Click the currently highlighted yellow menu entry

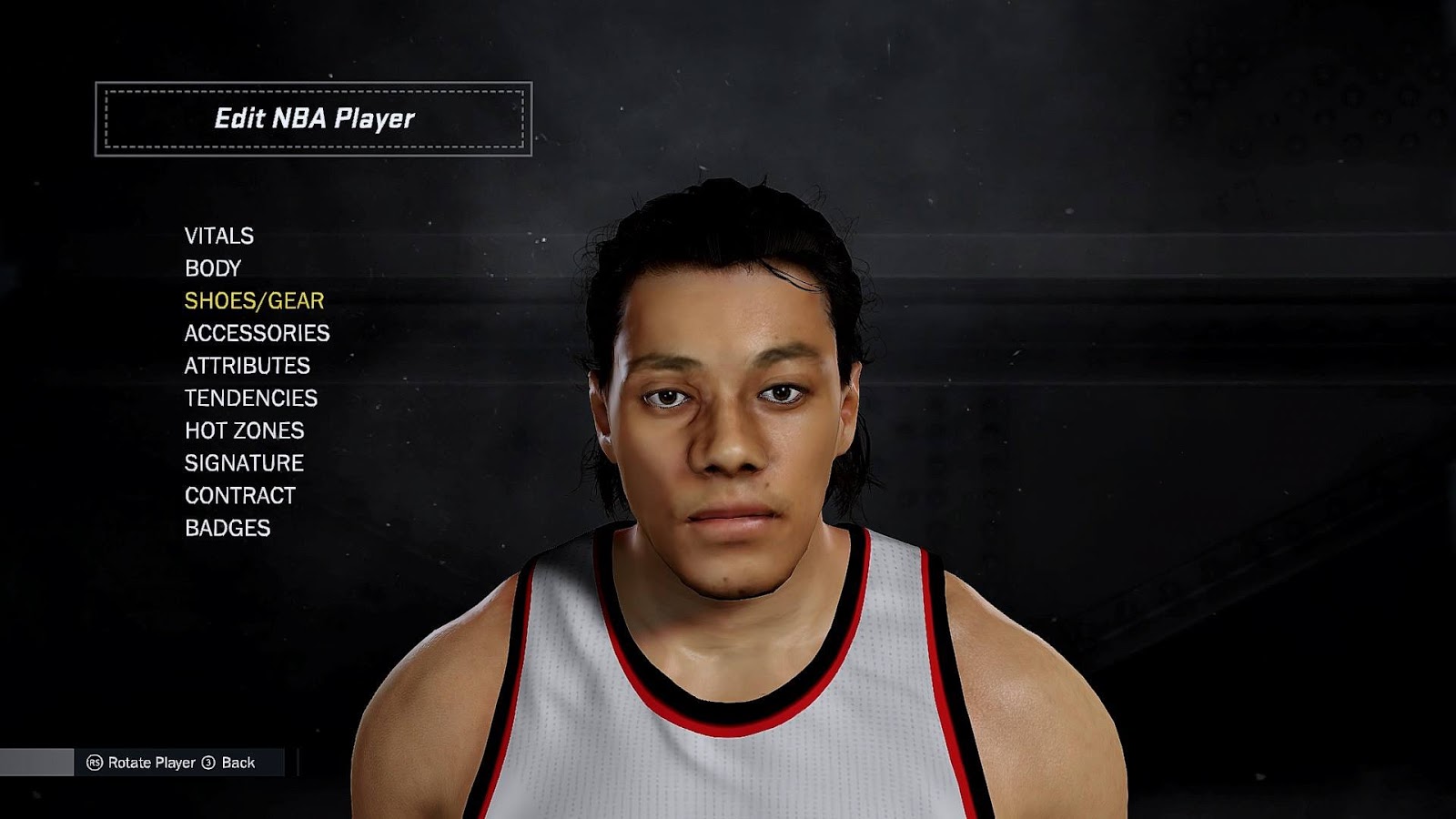[x=256, y=299]
